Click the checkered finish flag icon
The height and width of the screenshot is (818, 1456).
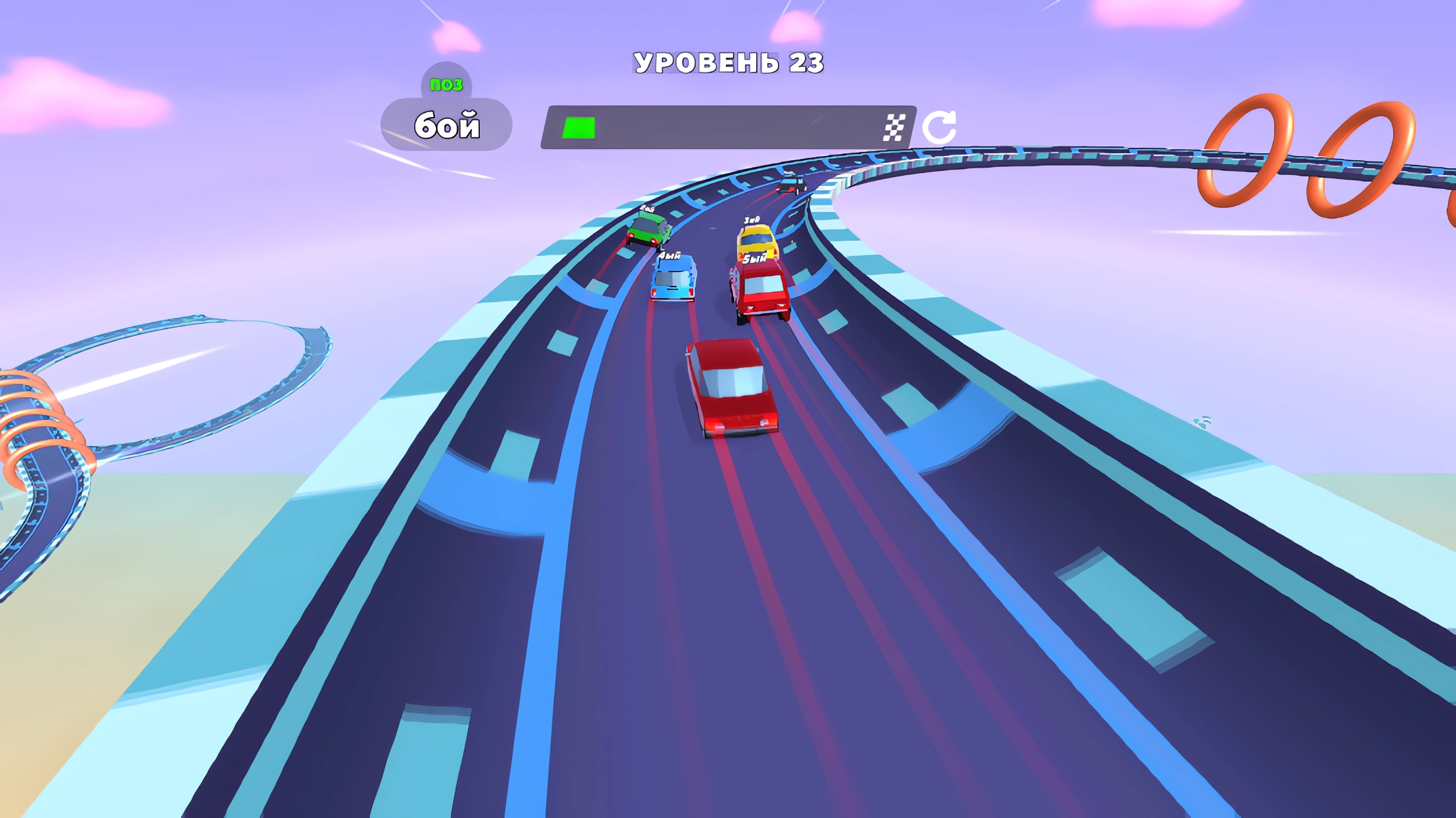point(896,126)
